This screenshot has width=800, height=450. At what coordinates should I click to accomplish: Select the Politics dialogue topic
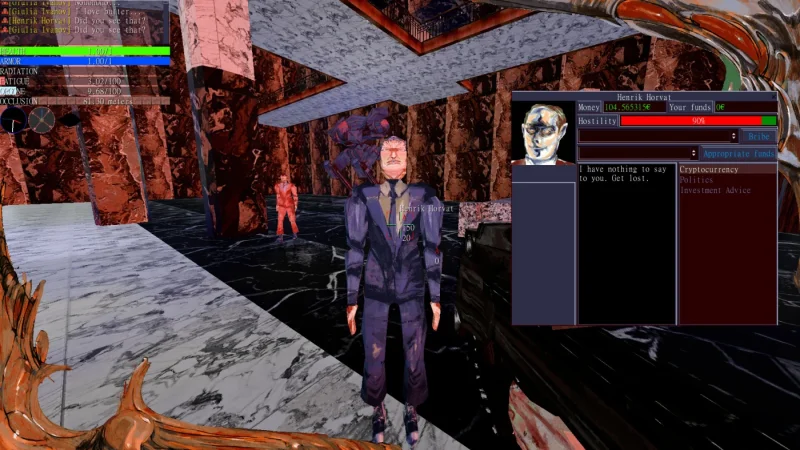click(x=697, y=180)
